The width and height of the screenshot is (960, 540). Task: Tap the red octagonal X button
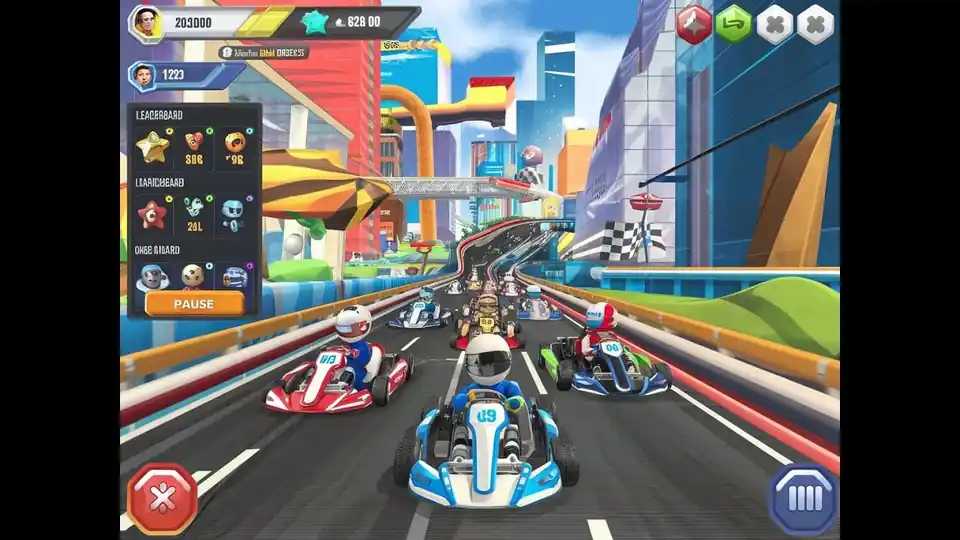pos(162,498)
